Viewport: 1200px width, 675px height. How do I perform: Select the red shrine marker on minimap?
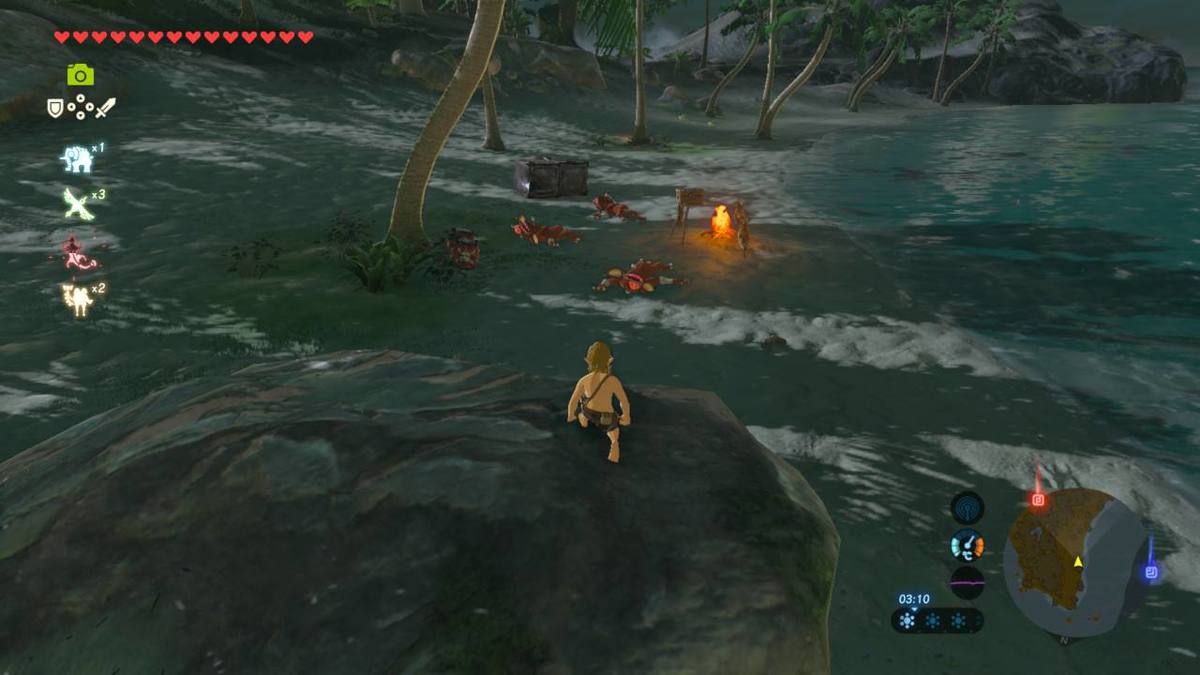[x=1038, y=499]
